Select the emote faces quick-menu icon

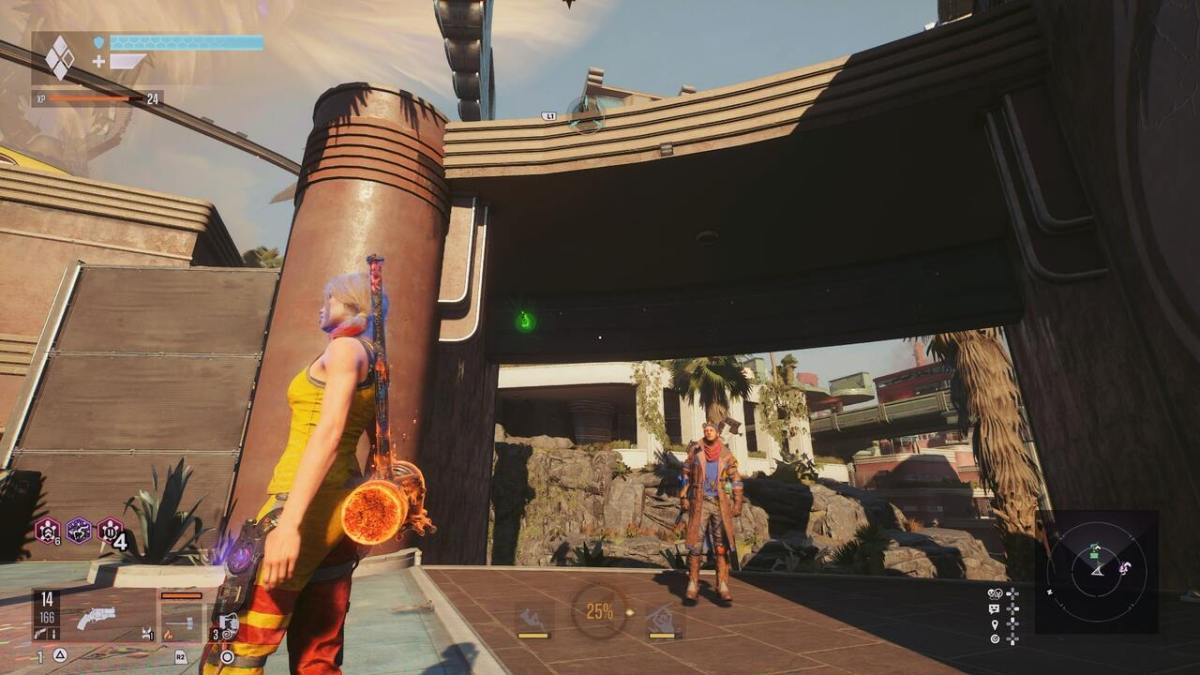[994, 593]
